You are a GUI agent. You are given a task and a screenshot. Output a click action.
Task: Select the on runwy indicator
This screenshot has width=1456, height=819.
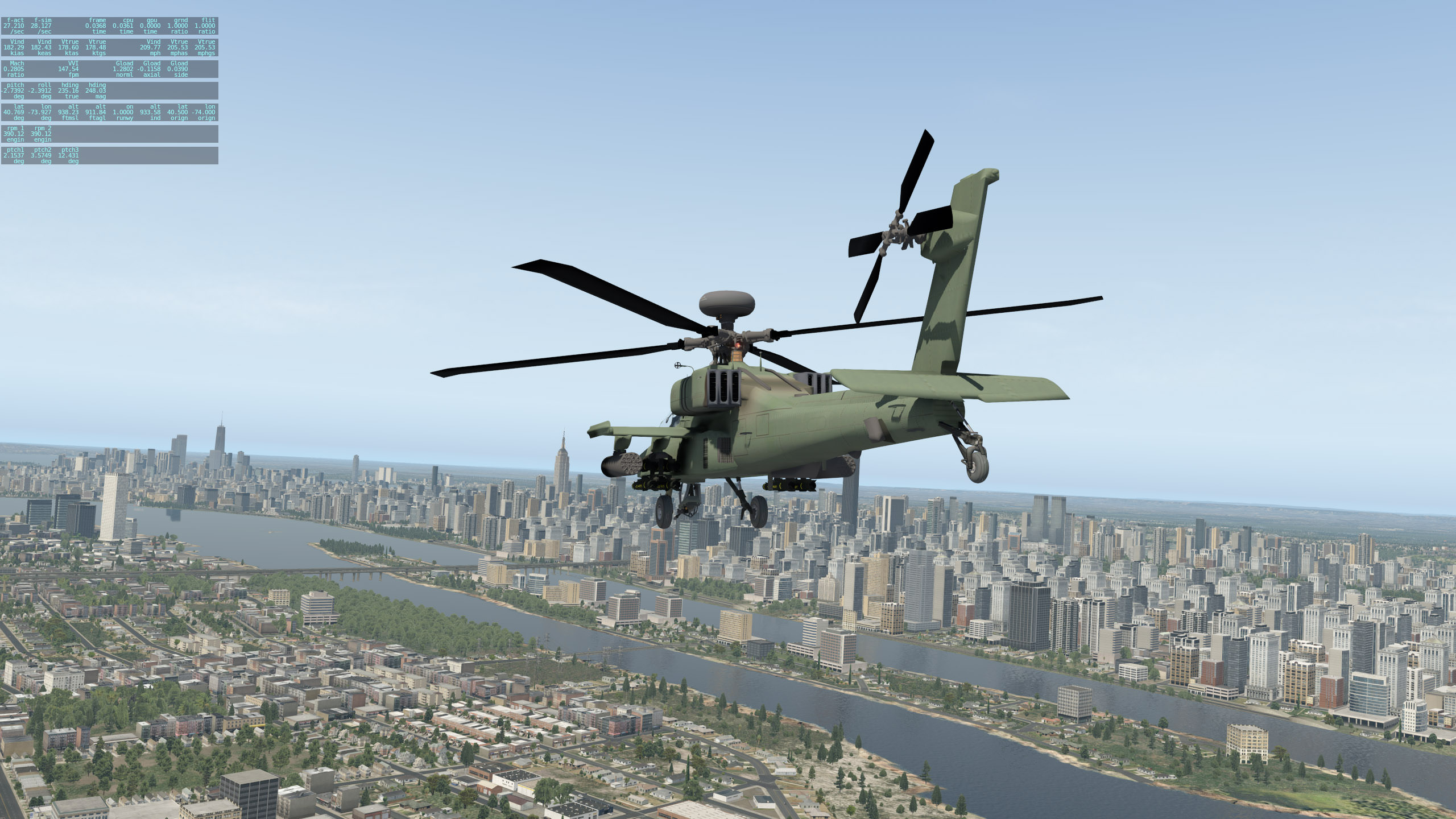pyautogui.click(x=123, y=112)
